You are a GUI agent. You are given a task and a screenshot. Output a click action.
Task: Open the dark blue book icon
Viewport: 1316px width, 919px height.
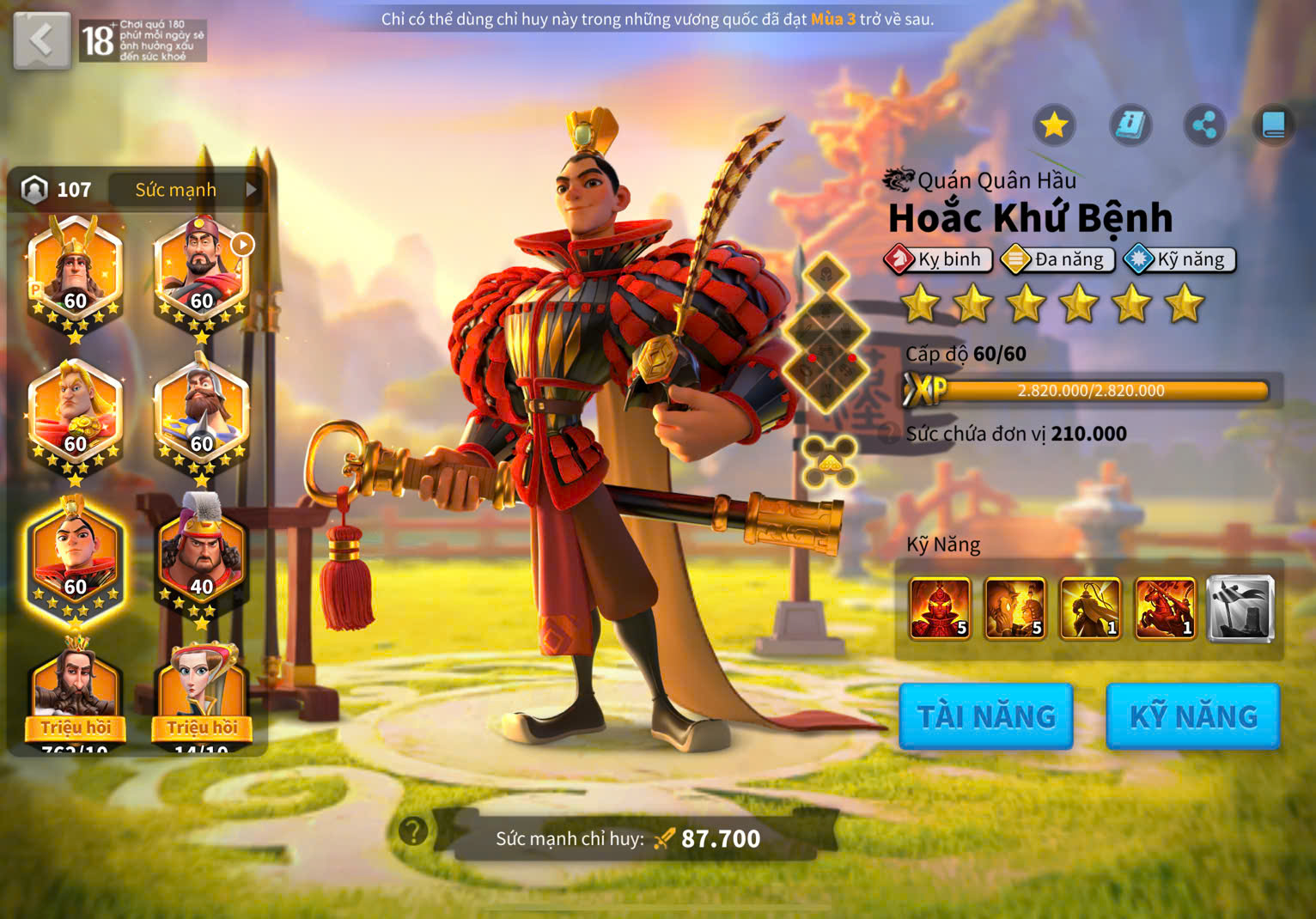pos(1273,126)
